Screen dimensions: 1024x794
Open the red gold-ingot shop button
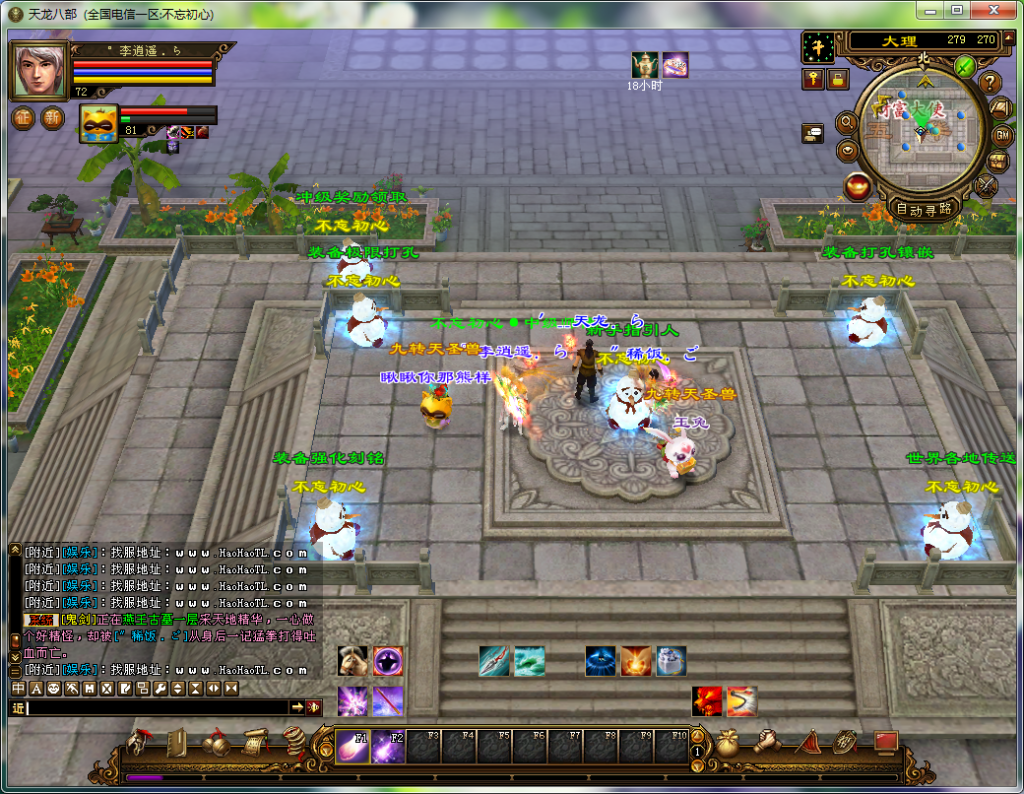(857, 186)
